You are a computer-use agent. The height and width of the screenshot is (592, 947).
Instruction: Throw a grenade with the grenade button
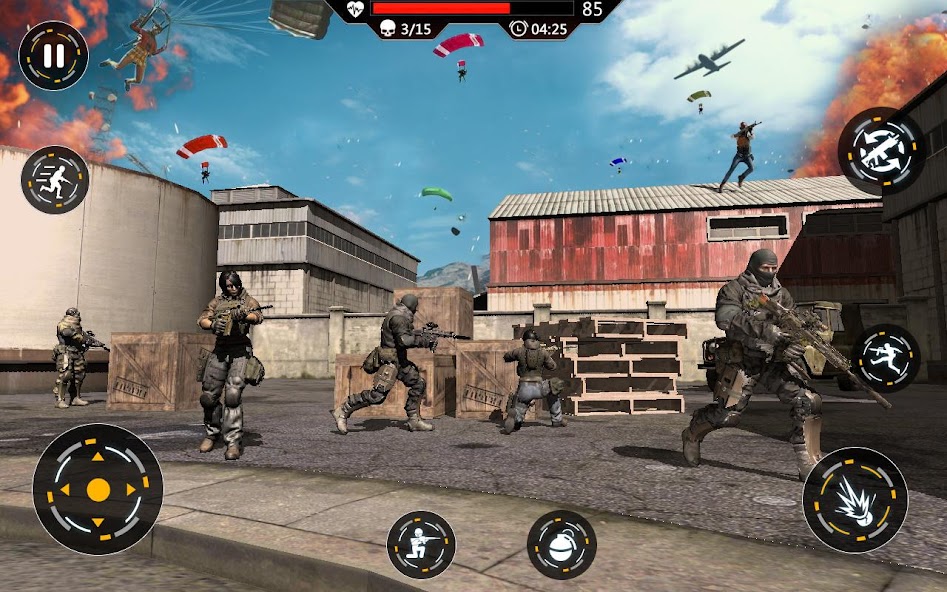click(x=562, y=544)
